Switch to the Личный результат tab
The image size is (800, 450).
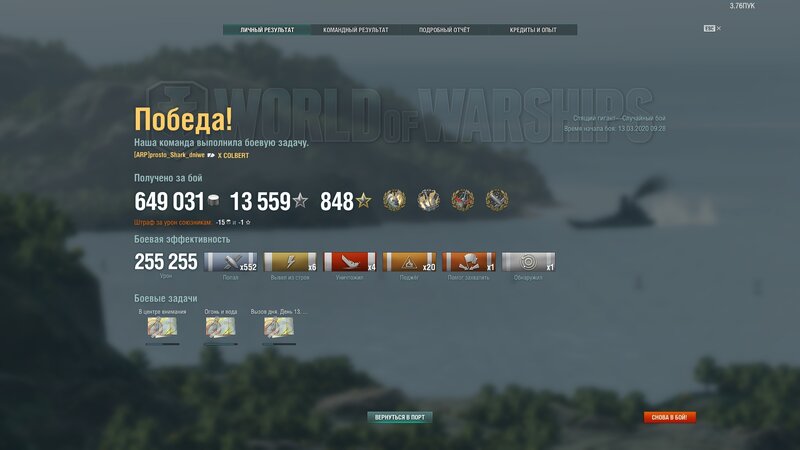tap(267, 30)
